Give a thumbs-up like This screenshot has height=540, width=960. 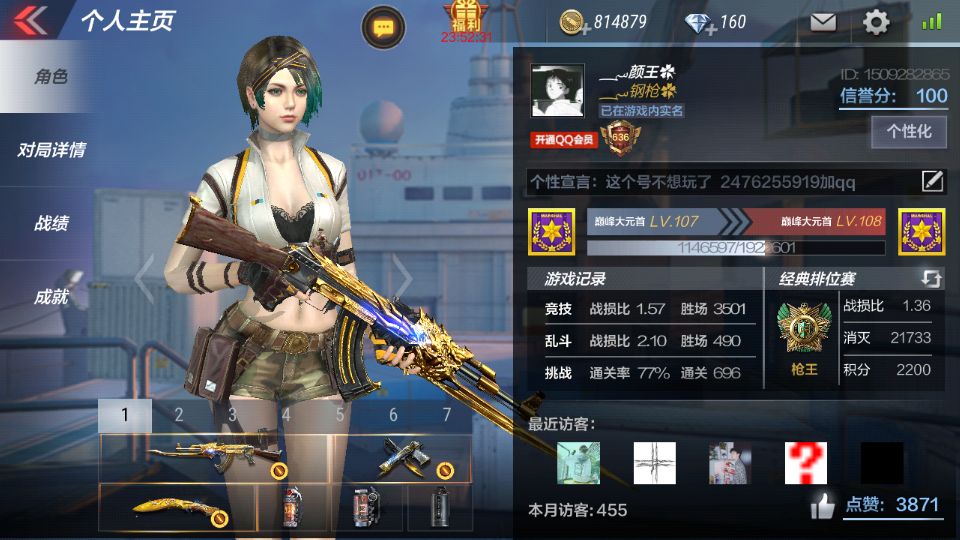coord(823,507)
